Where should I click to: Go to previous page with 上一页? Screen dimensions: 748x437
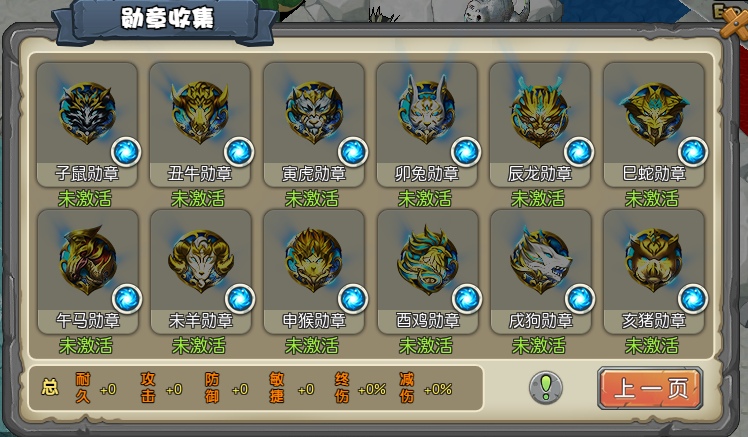point(650,388)
